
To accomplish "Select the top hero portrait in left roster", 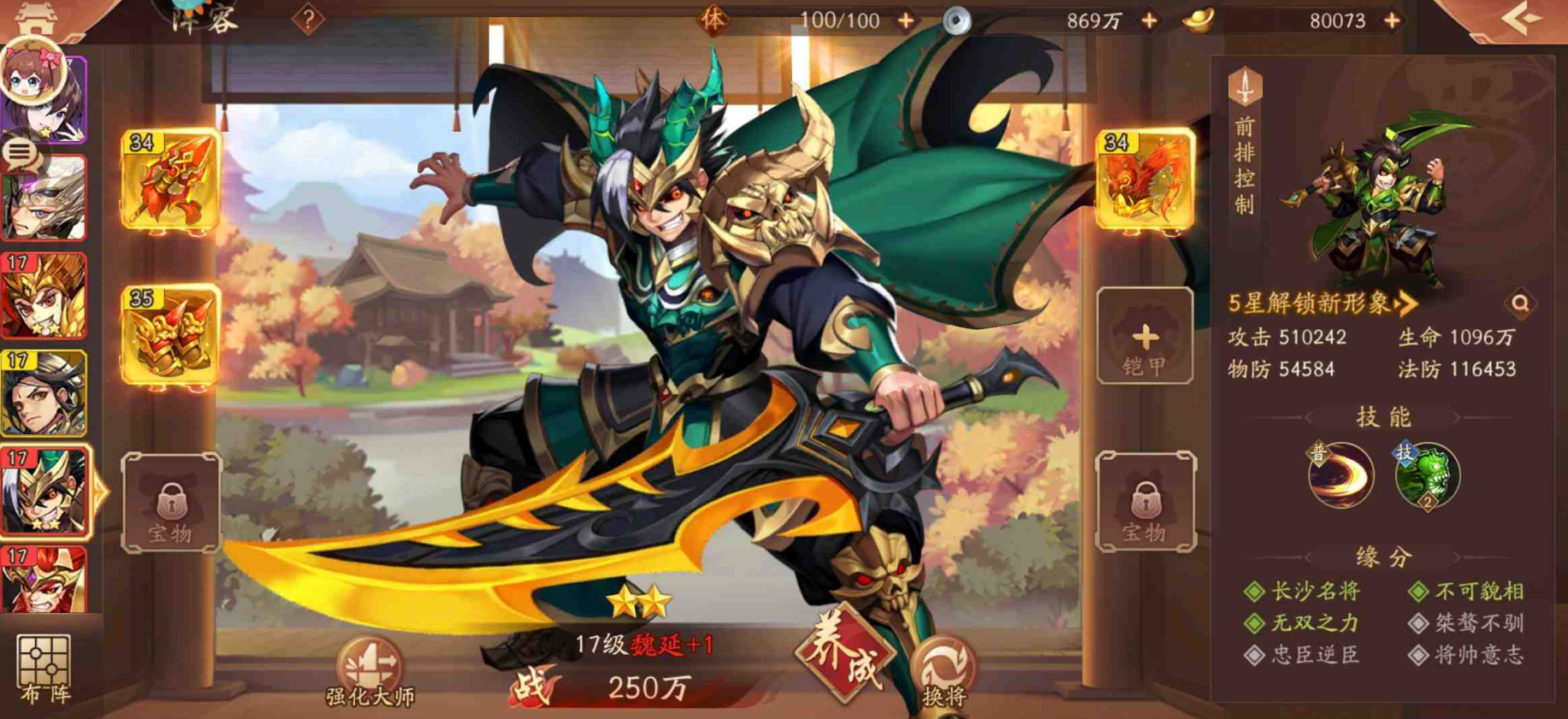I will tap(47, 98).
